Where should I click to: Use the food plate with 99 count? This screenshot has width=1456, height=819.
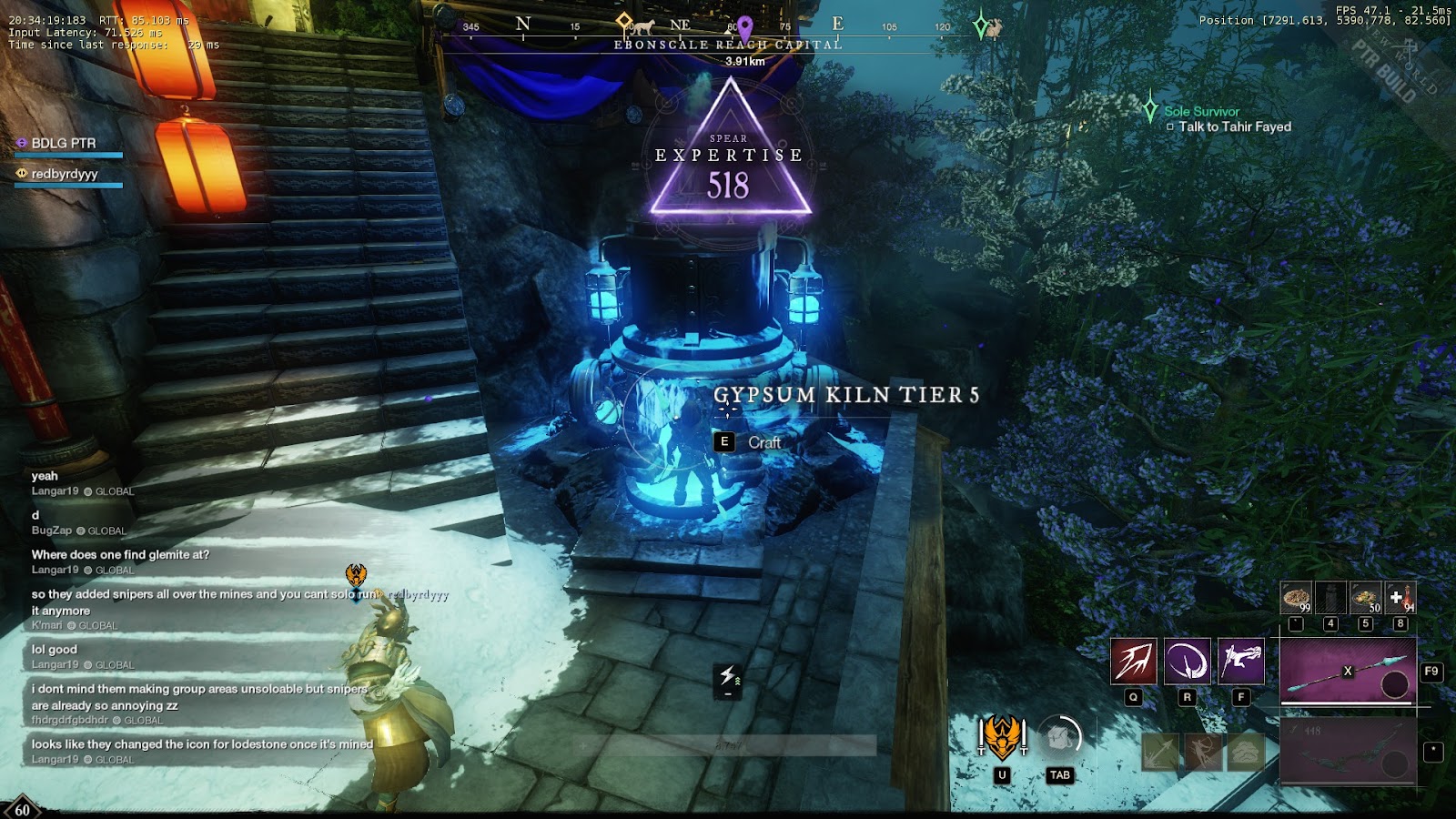1296,598
